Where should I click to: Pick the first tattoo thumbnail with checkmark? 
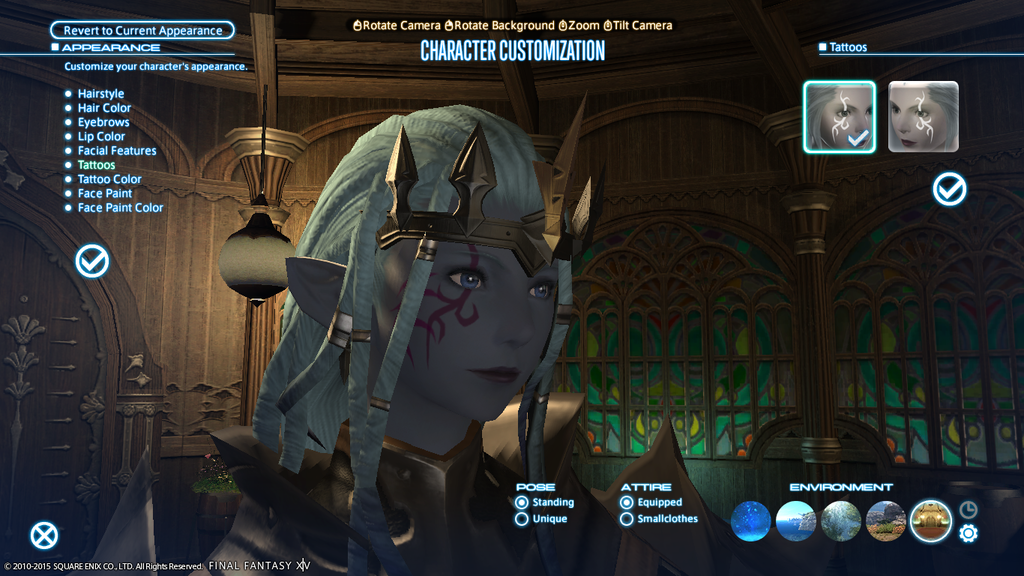[x=839, y=116]
